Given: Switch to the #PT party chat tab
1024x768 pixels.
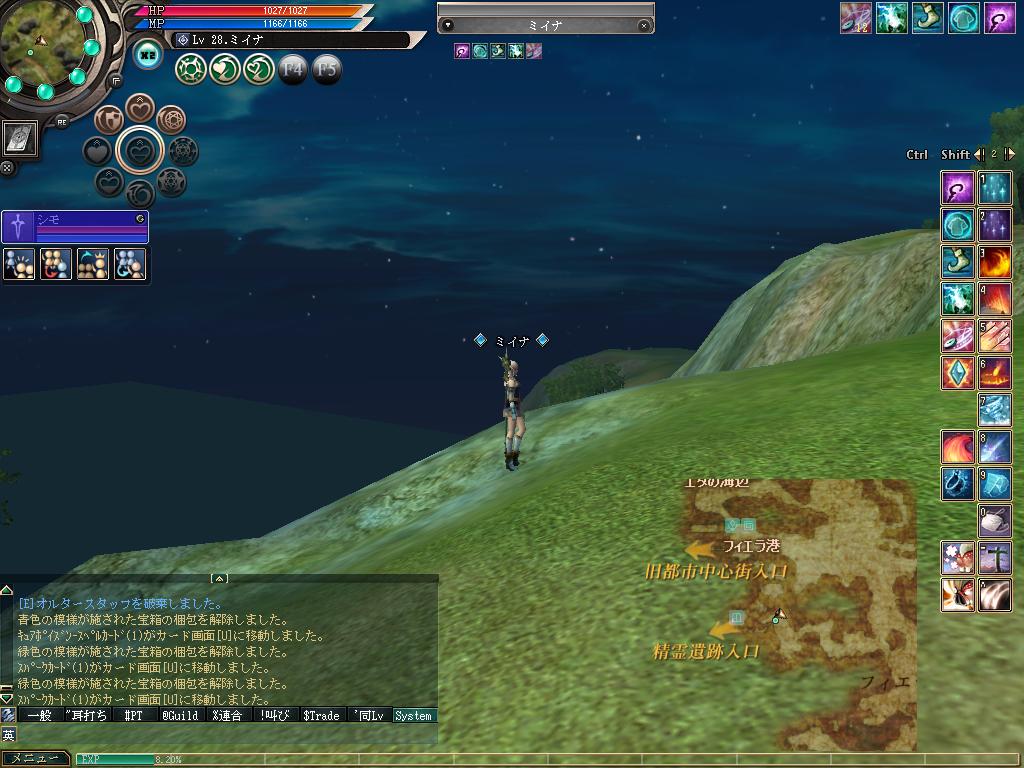Looking at the screenshot, I should (x=133, y=716).
